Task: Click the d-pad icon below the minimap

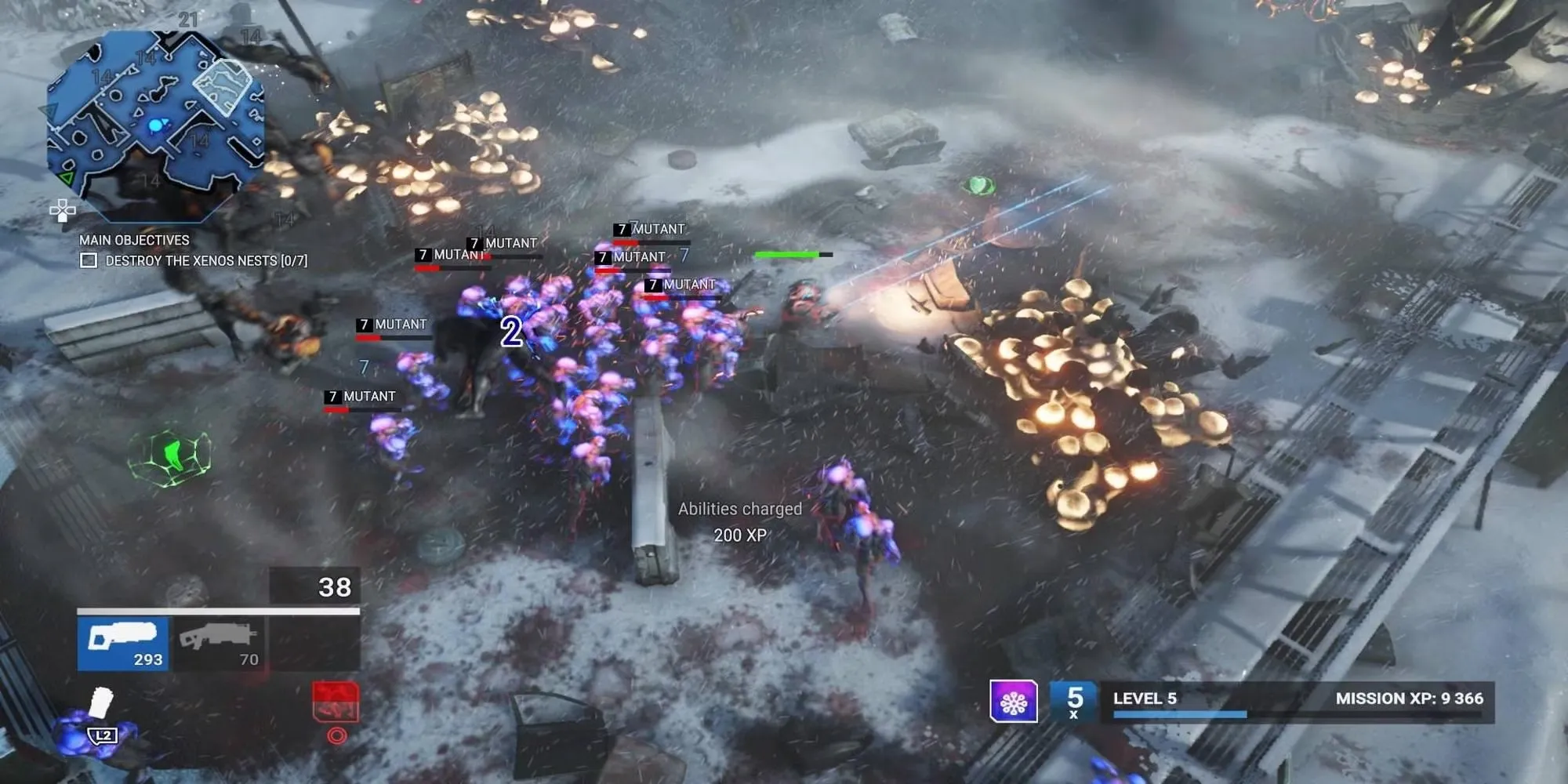Action: [63, 210]
